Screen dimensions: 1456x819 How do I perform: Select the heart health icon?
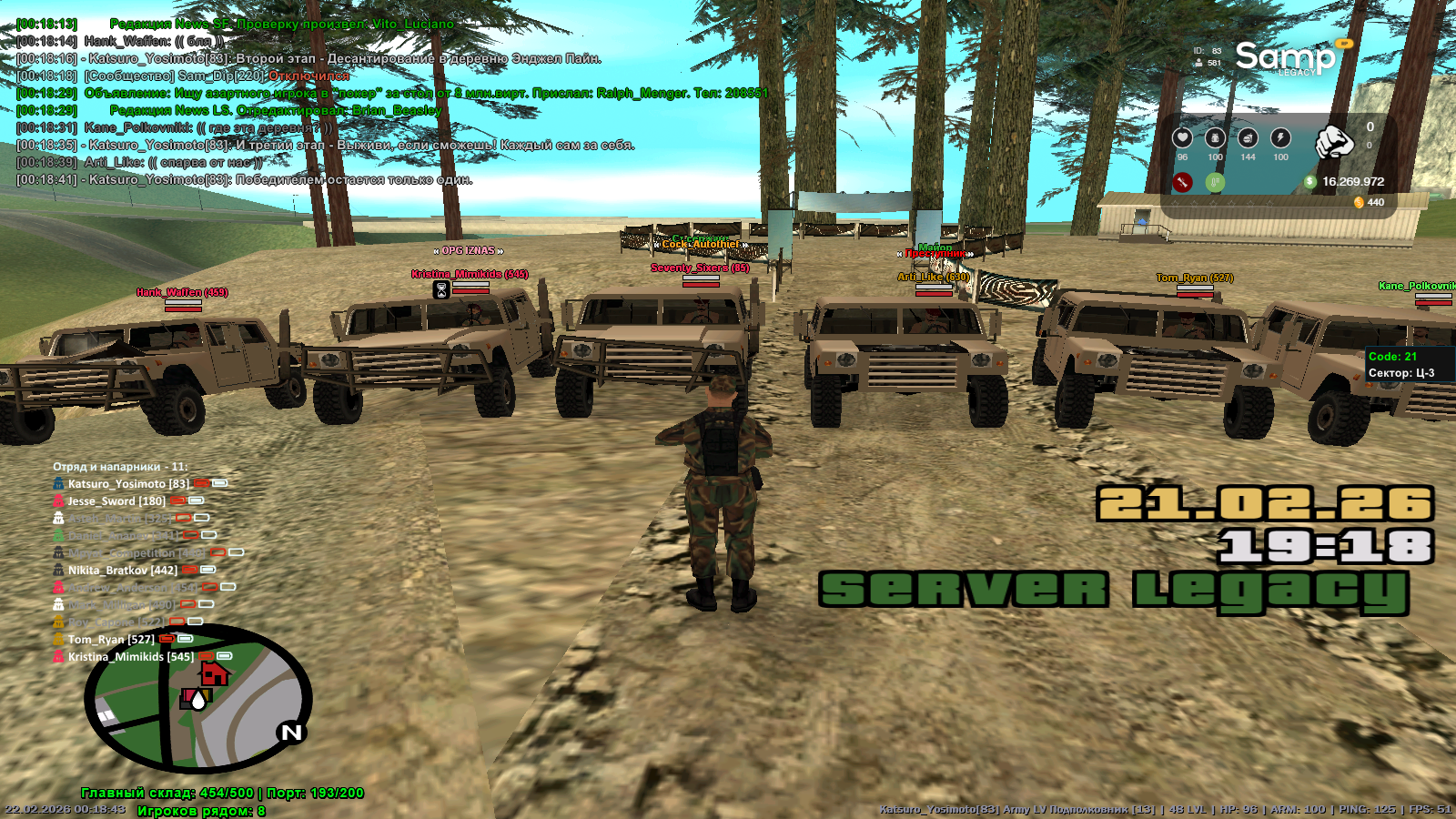1182,137
